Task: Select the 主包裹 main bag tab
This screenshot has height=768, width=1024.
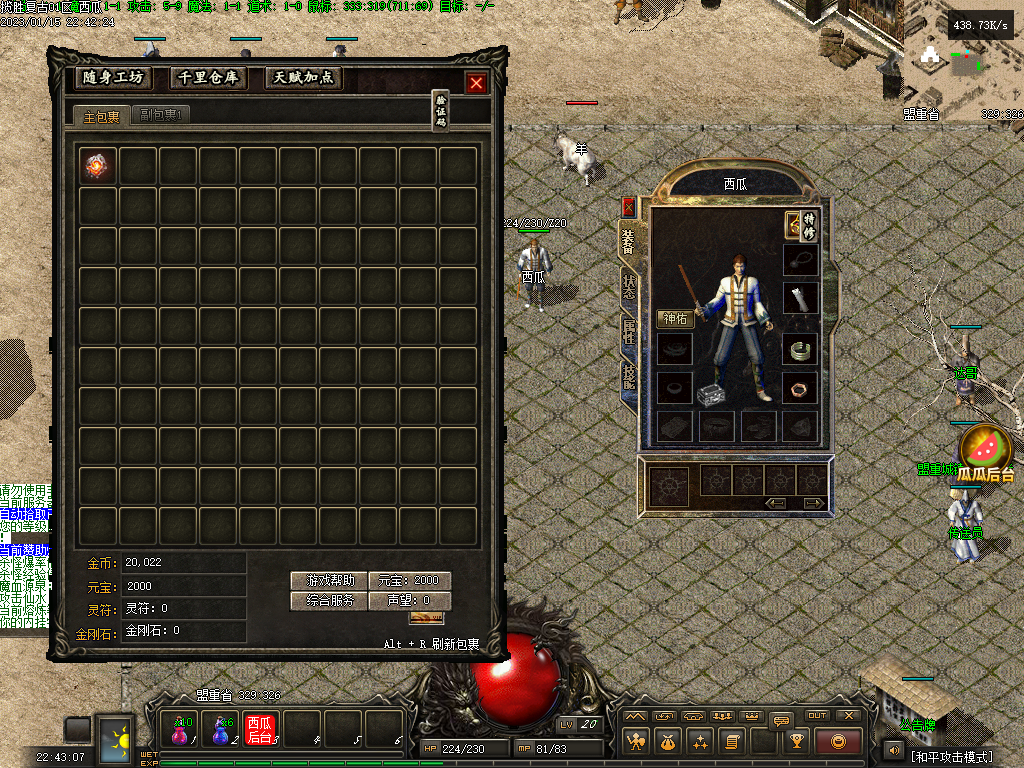Action: pyautogui.click(x=101, y=116)
